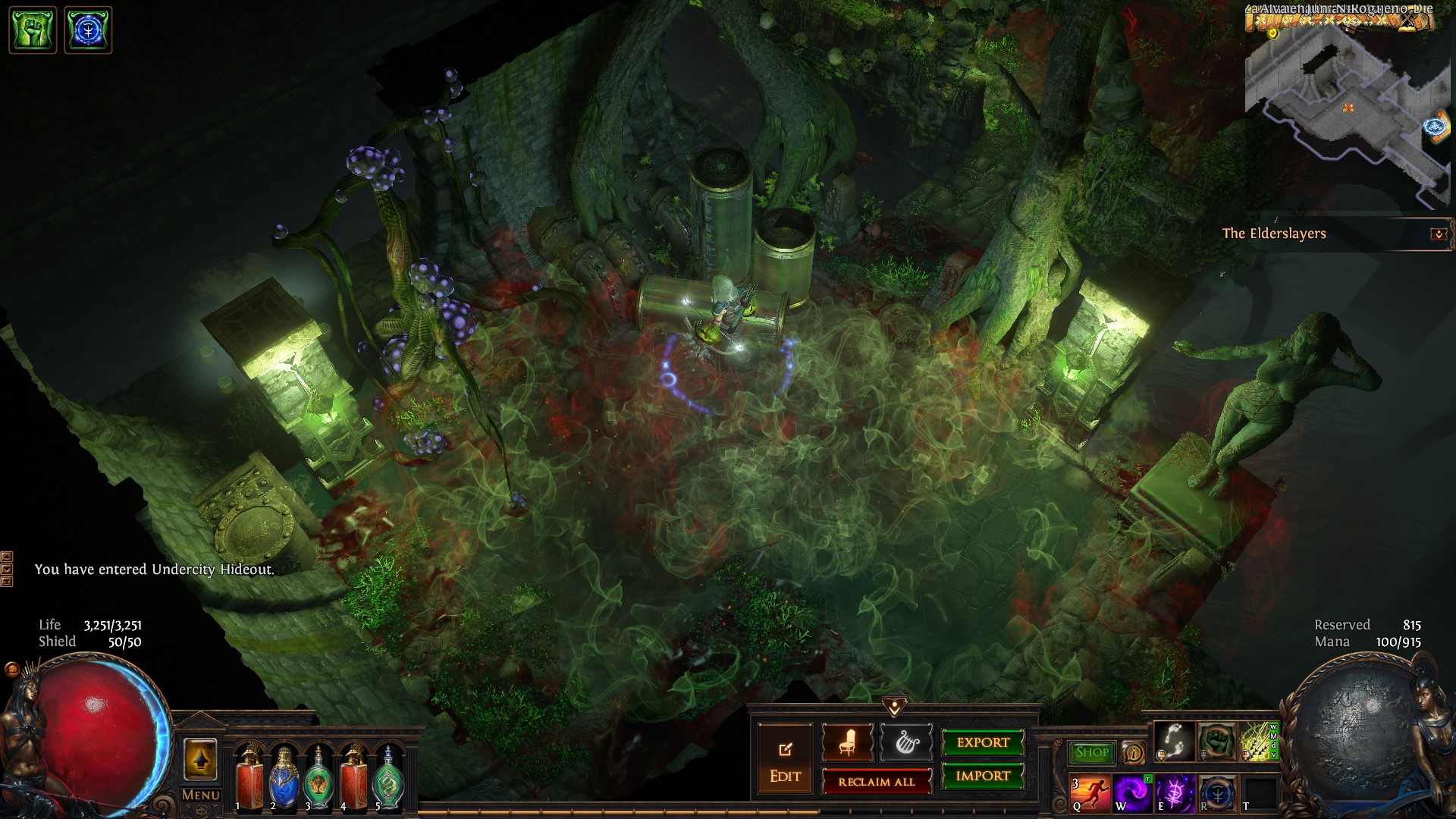The width and height of the screenshot is (1456, 819).
Task: Open the Menu button
Action: point(201,795)
